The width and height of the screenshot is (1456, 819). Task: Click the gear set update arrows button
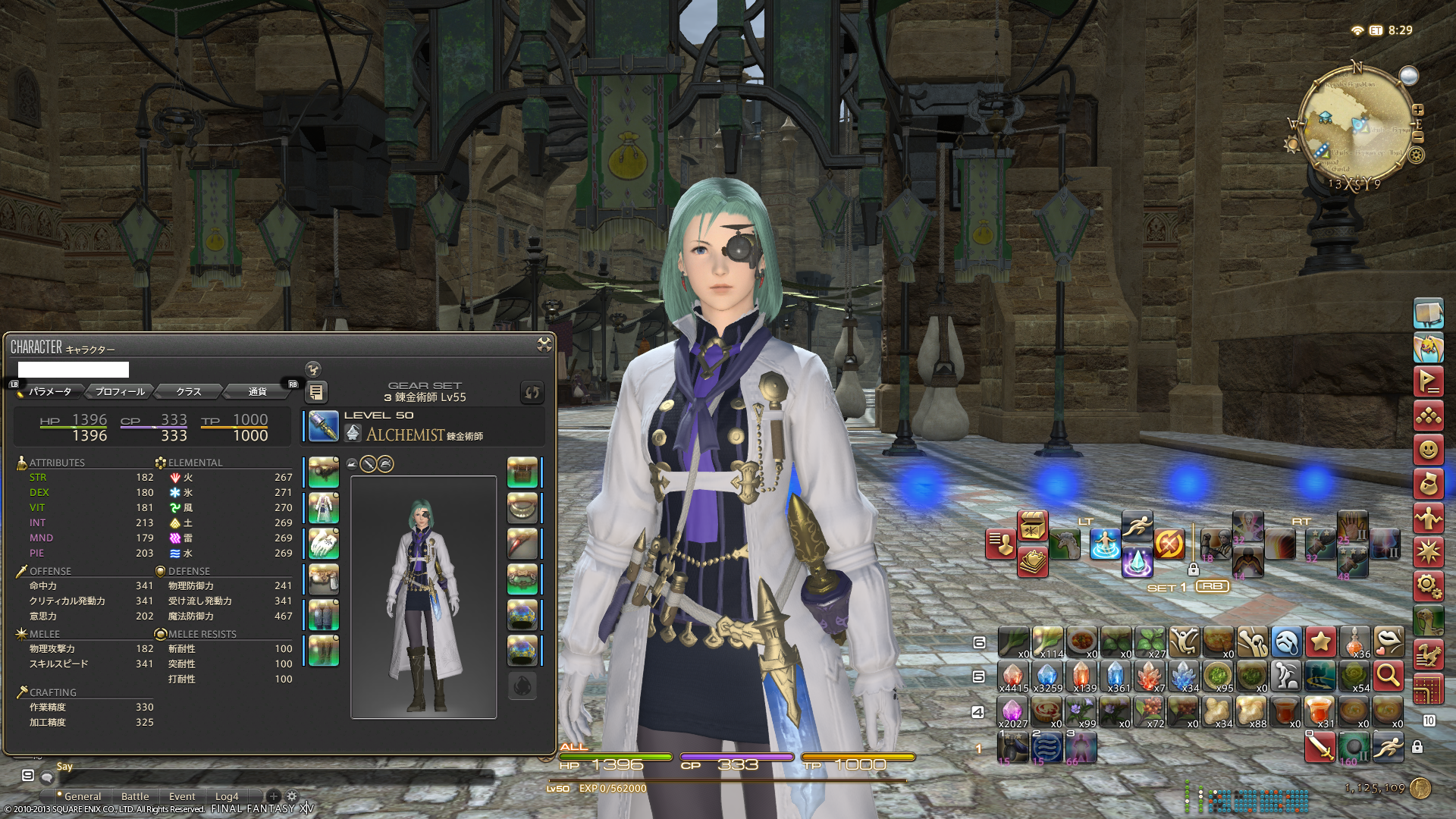point(532,392)
